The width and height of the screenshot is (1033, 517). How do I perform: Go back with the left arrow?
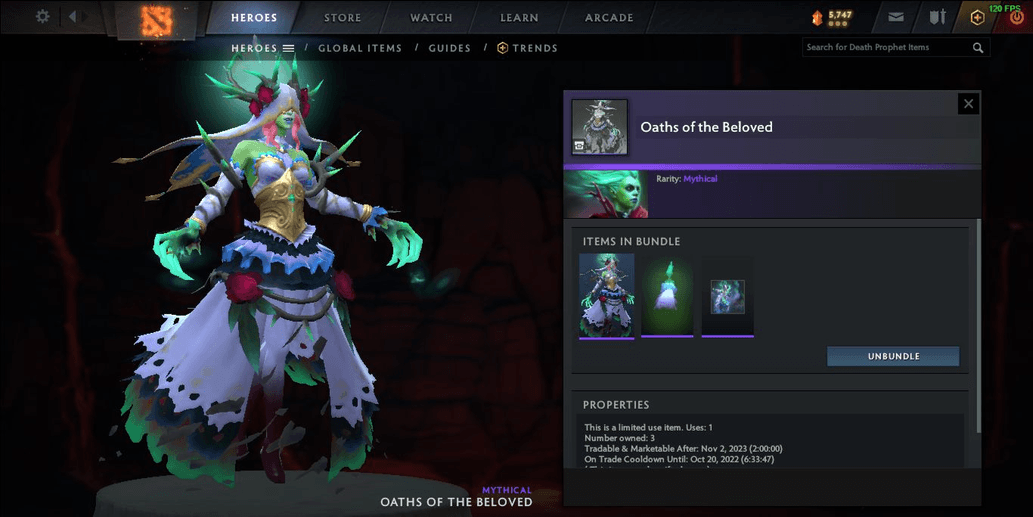tap(73, 17)
